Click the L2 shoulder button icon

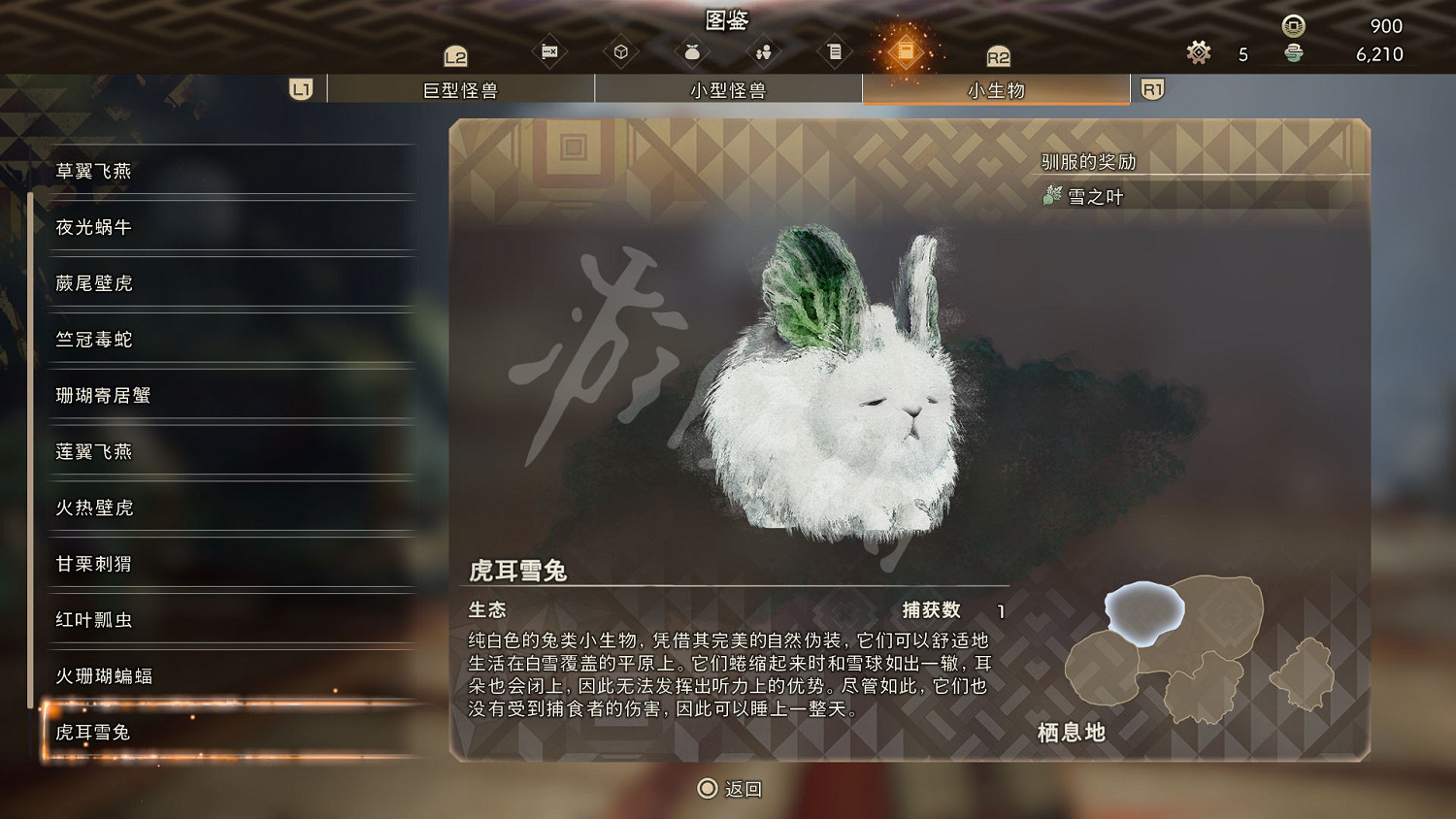point(455,53)
